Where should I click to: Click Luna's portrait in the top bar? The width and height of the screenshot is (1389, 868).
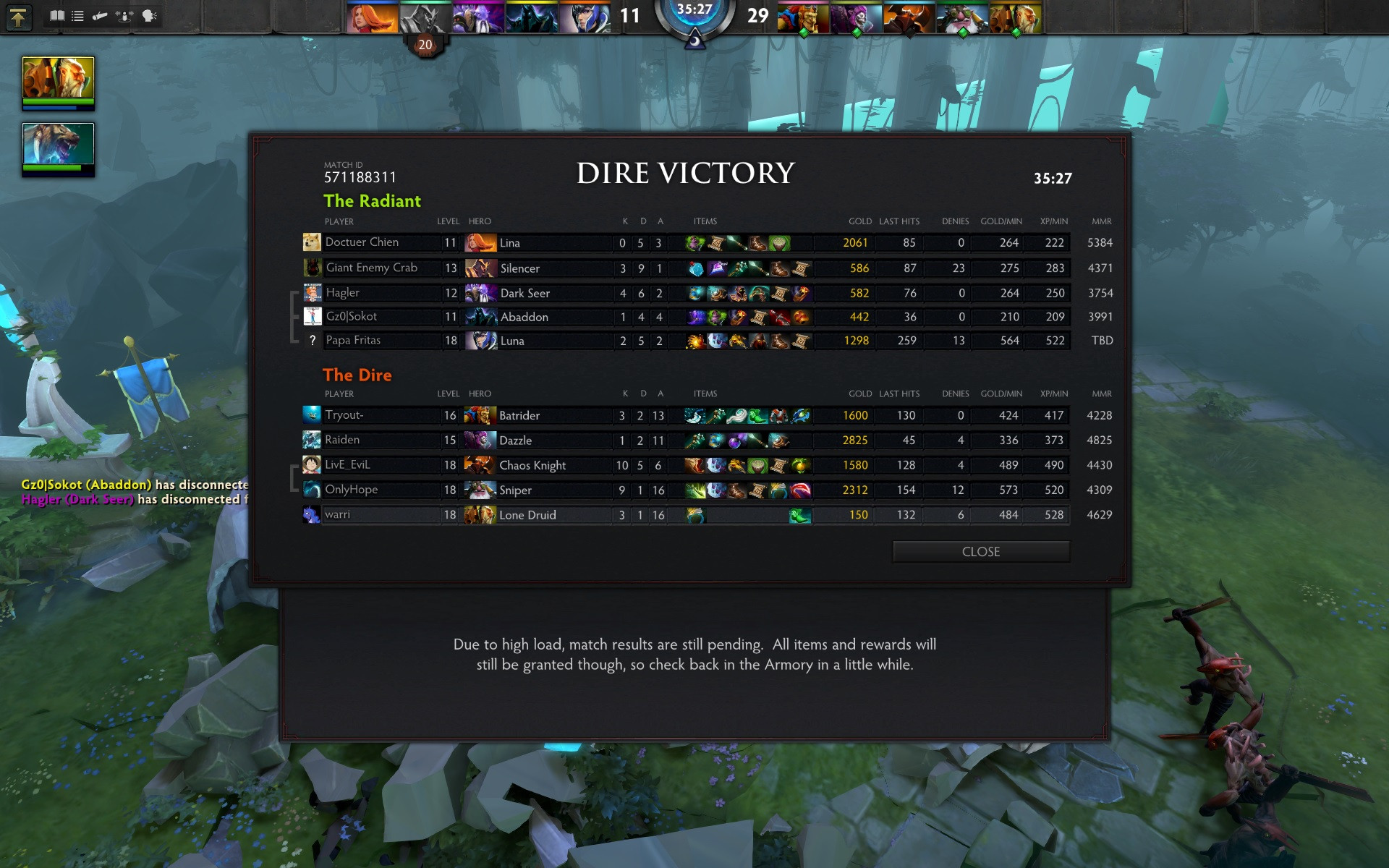(x=585, y=17)
